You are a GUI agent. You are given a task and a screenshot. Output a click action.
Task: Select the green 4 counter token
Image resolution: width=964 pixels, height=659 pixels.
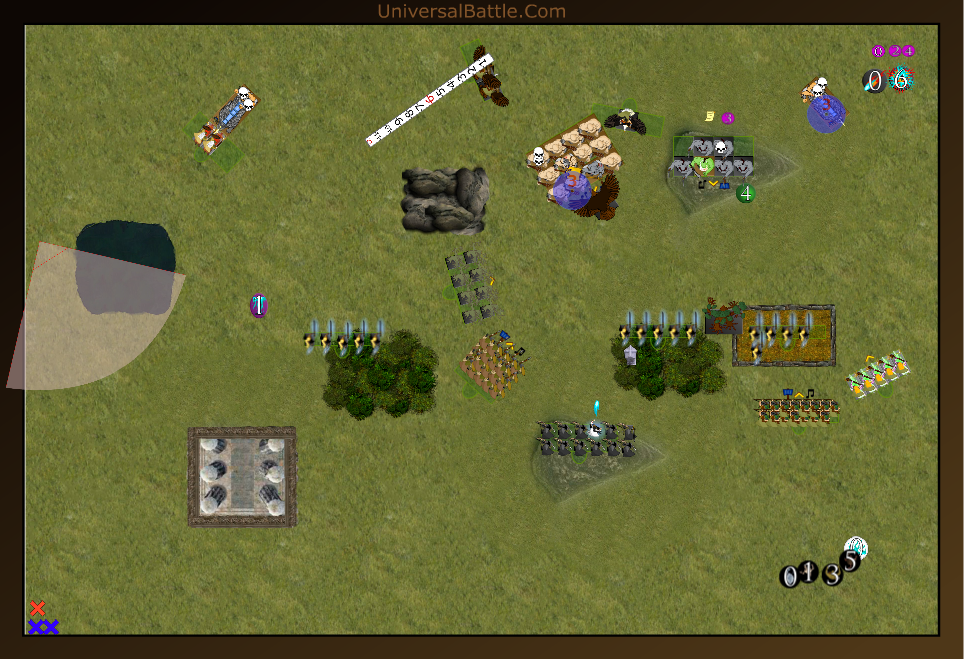[x=745, y=193]
